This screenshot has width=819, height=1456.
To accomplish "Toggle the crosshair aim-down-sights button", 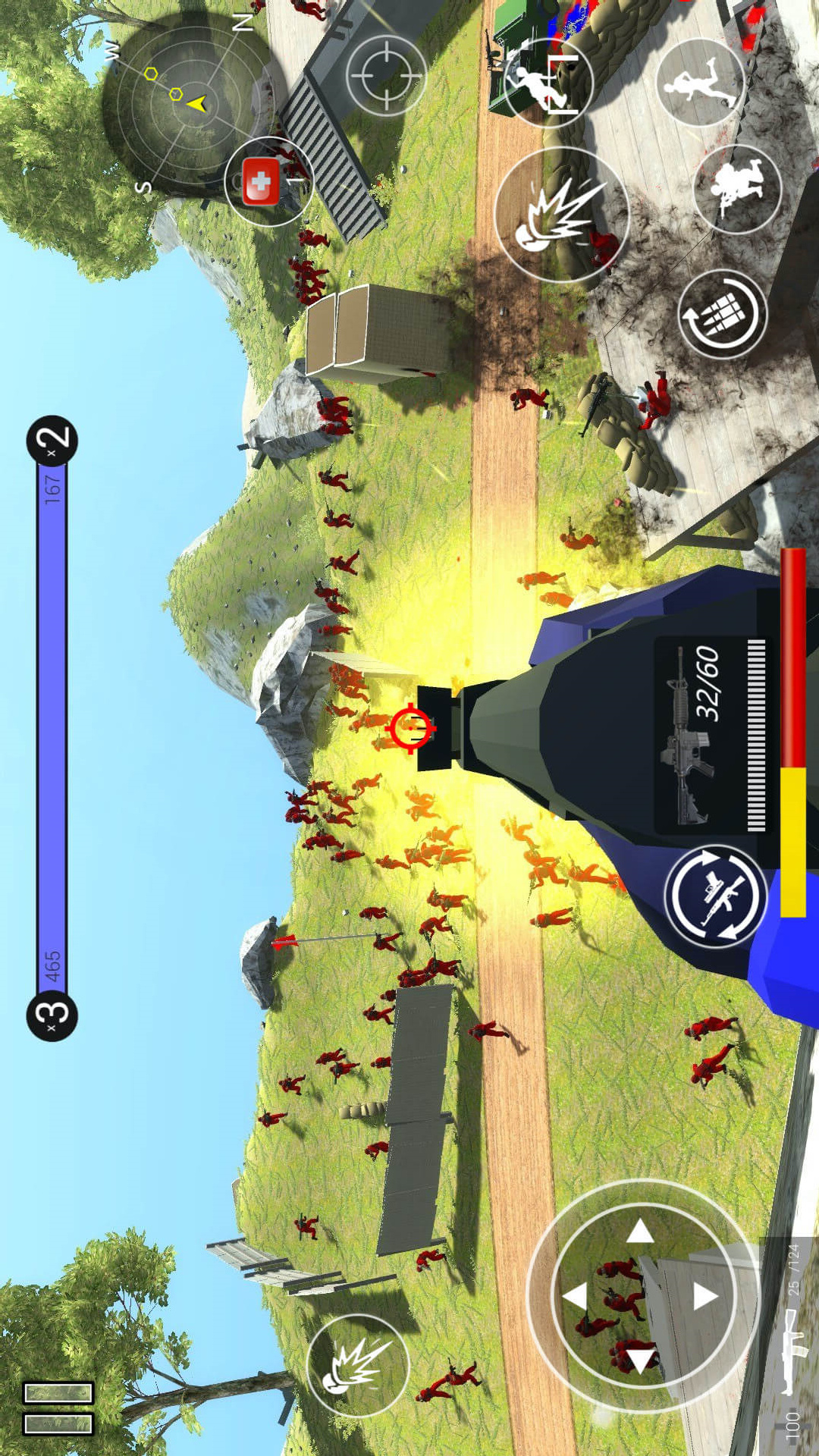I will pos(386,76).
